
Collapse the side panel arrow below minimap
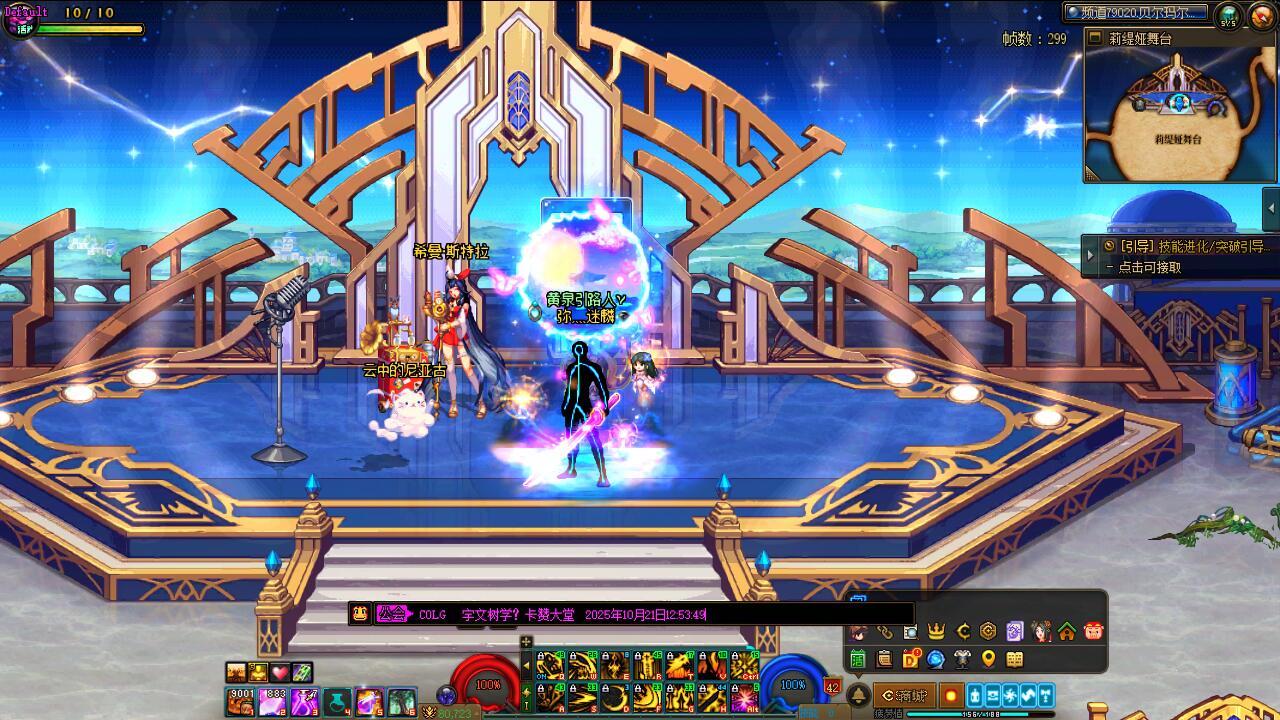(x=1272, y=208)
